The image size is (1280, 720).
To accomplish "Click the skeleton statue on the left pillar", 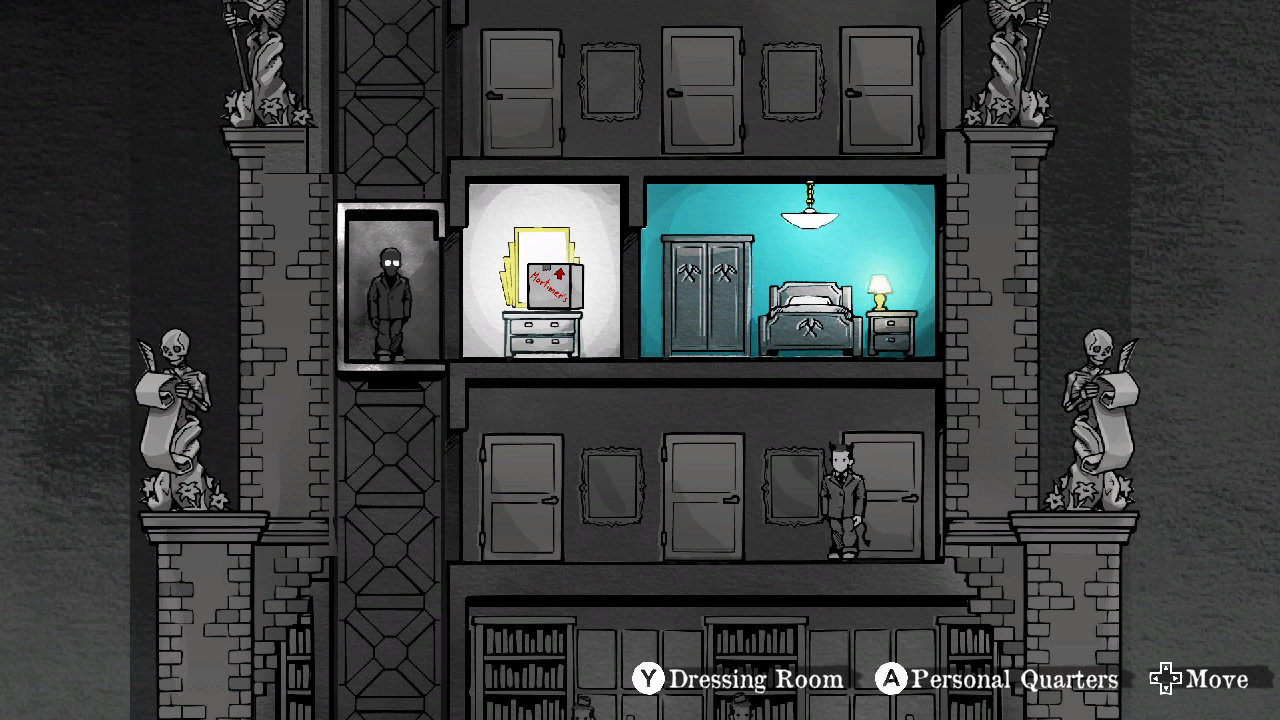I will [x=178, y=400].
